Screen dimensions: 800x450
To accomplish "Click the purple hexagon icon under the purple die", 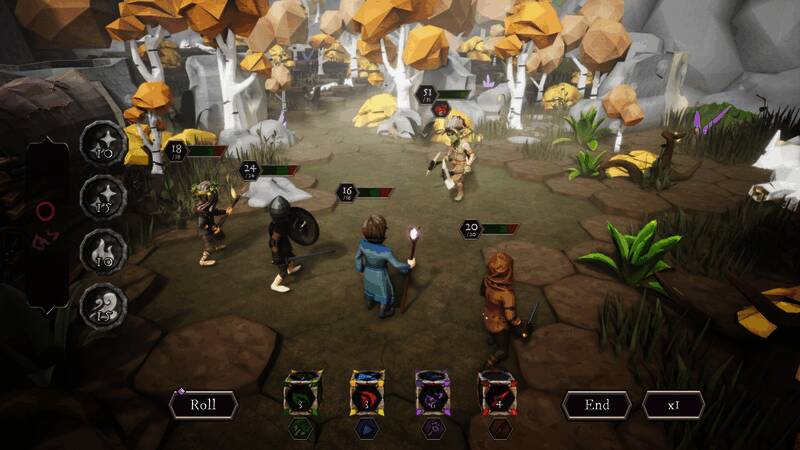I will (431, 429).
